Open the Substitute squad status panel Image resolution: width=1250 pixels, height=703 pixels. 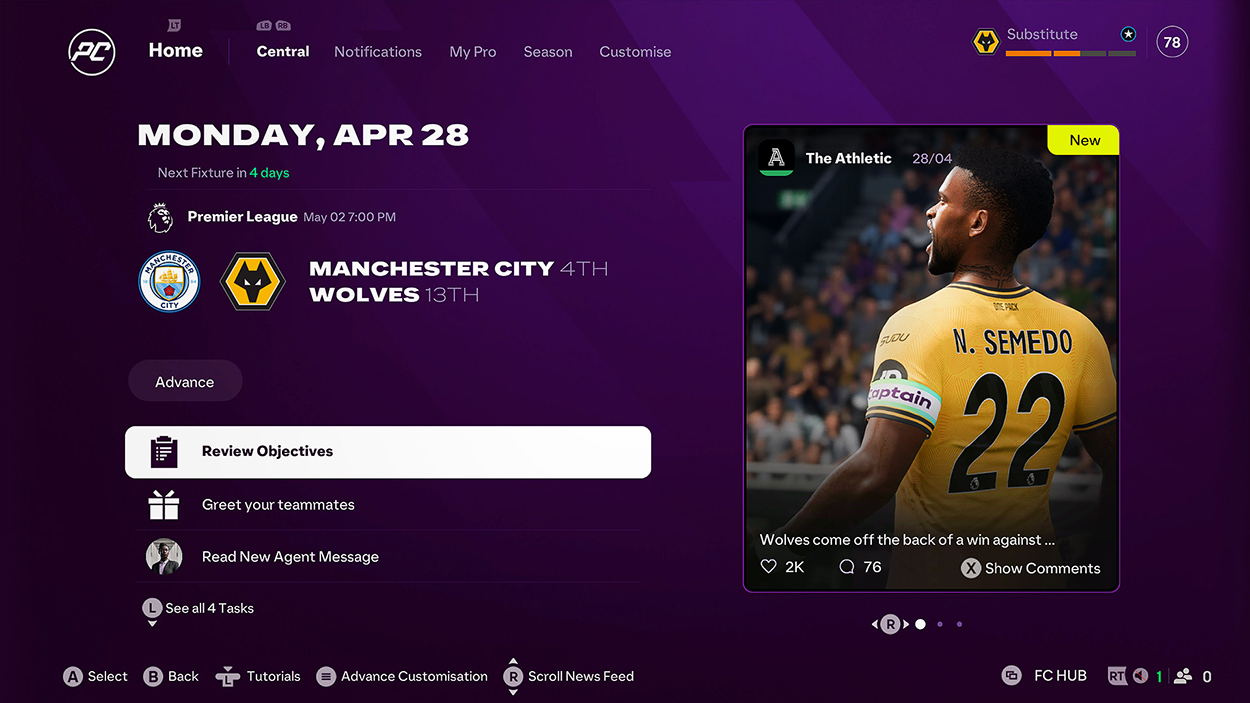point(1057,42)
